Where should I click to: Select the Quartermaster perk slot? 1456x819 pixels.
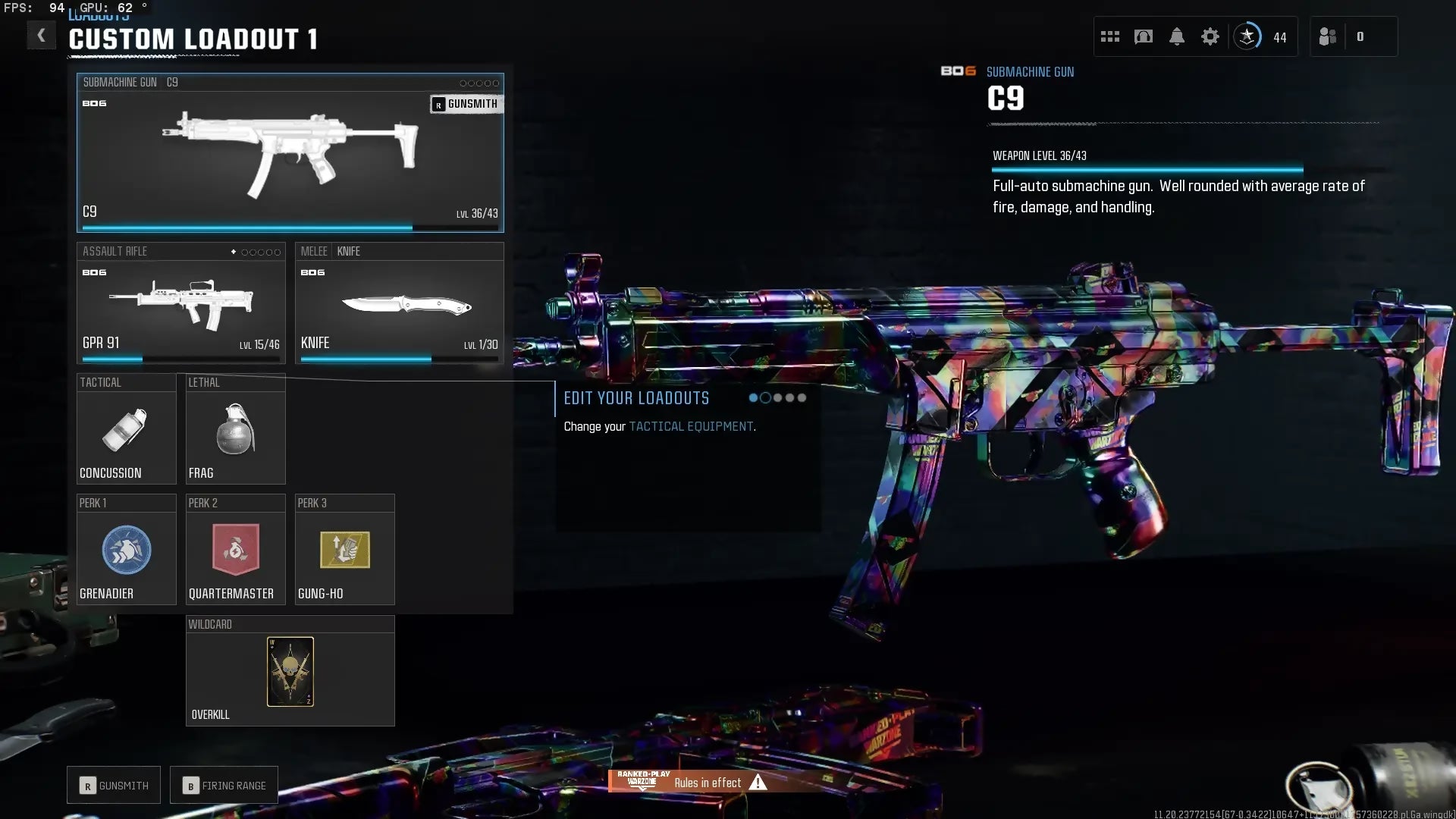click(235, 550)
